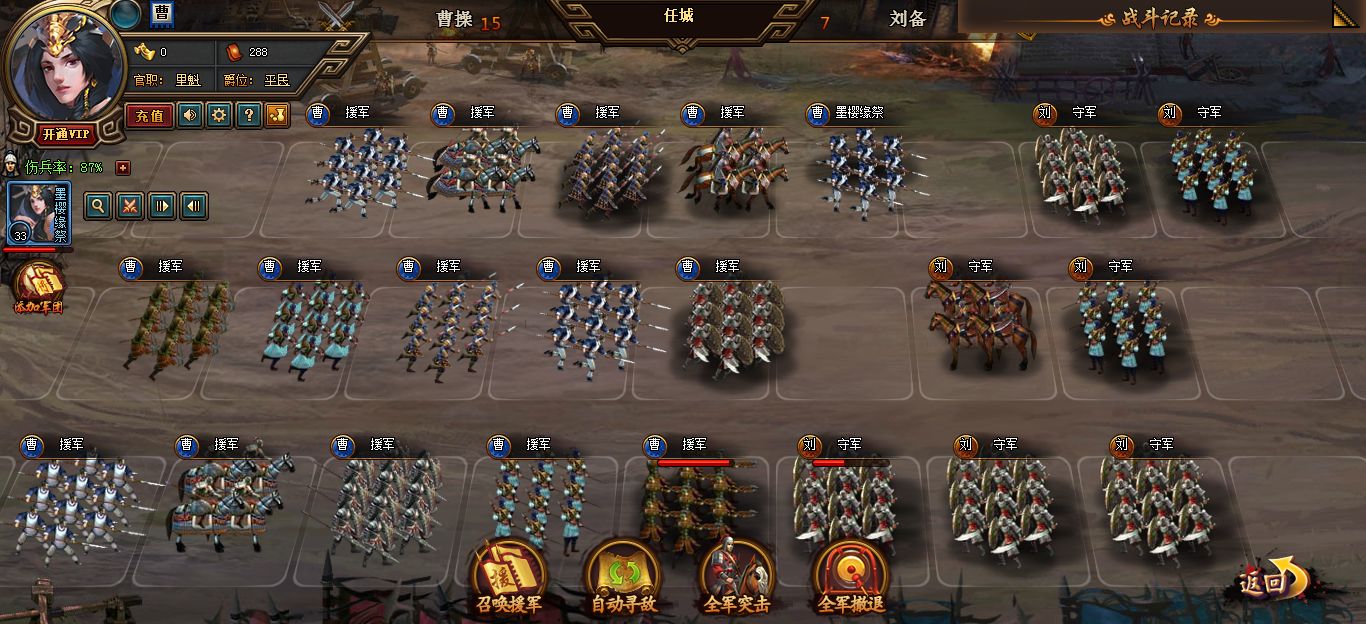Open the 添加军团 add legion button
This screenshot has height=624, width=1366.
(x=39, y=286)
